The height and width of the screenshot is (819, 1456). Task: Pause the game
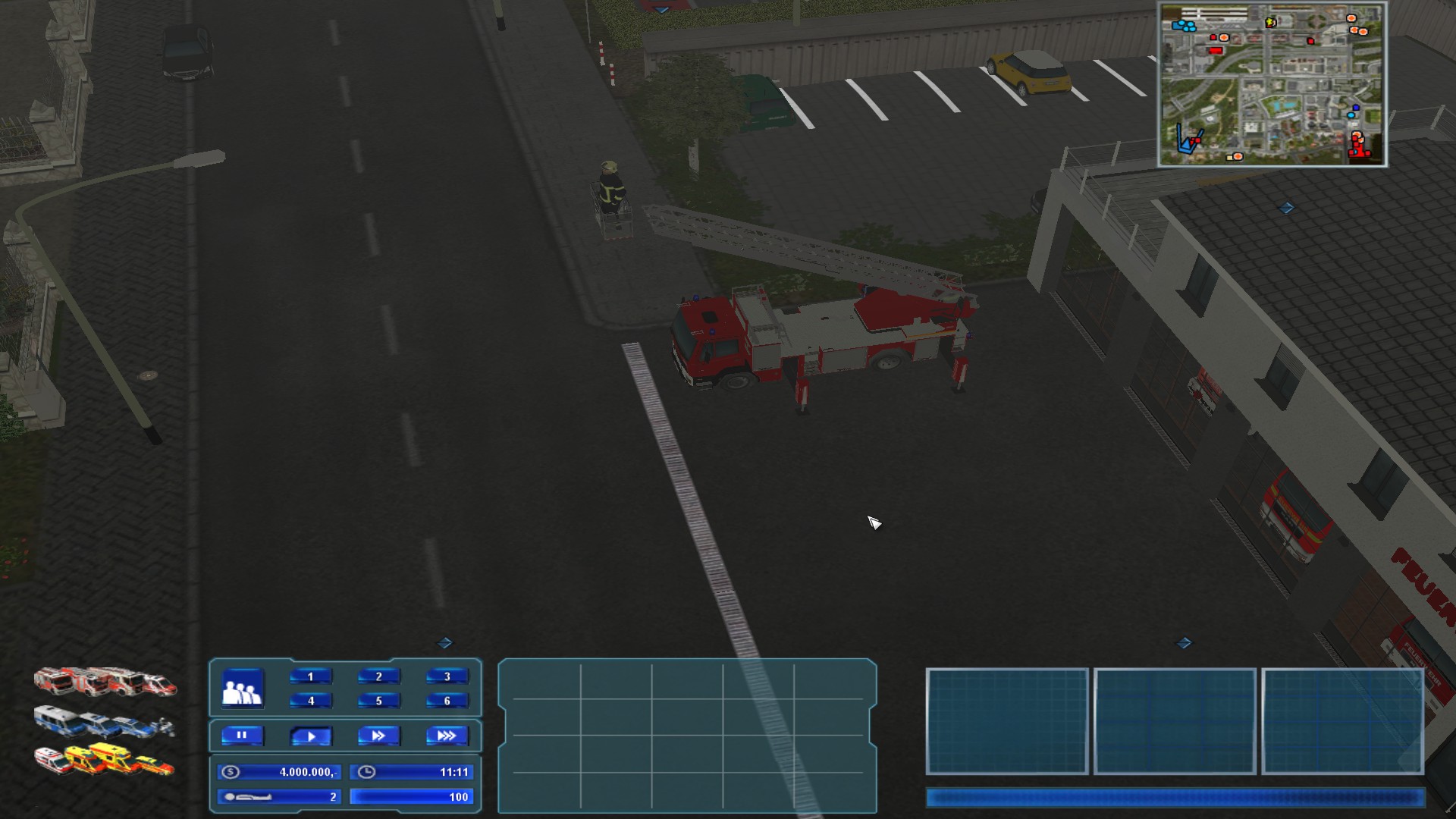[x=242, y=736]
